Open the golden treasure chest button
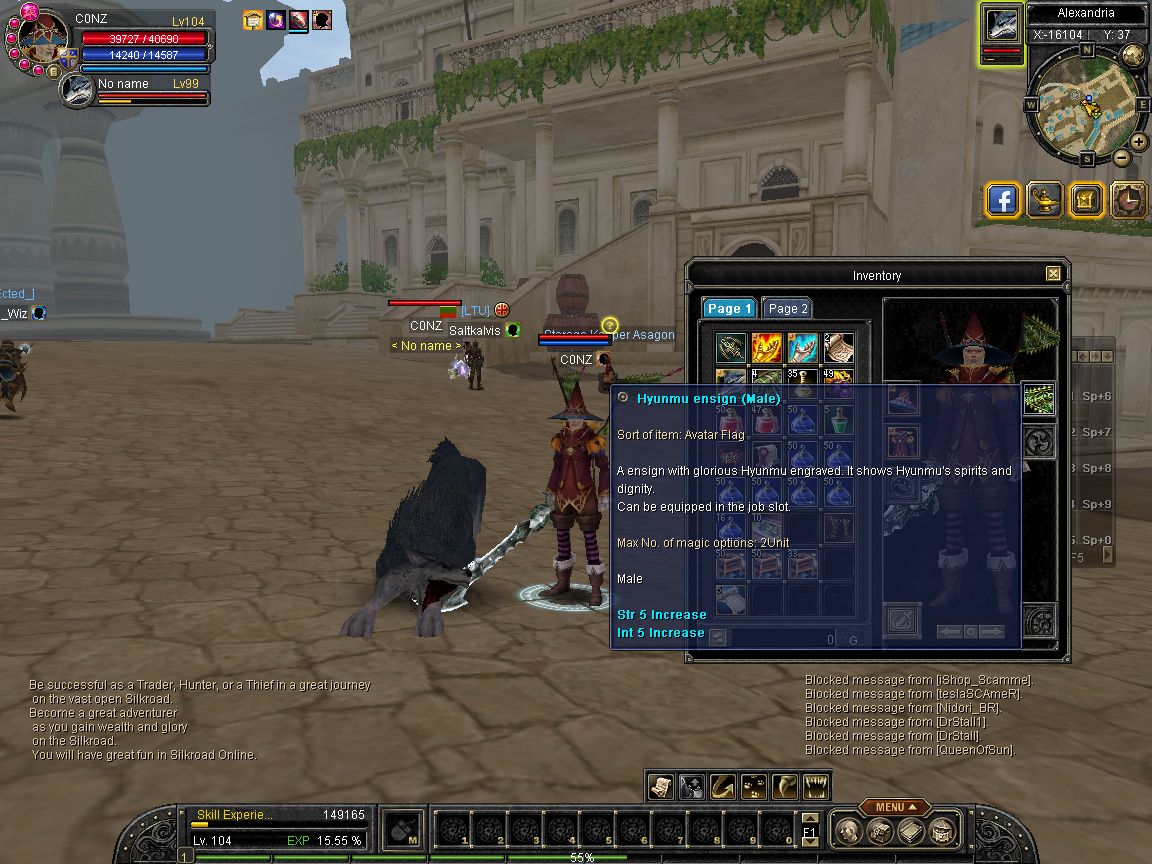This screenshot has width=1152, height=864. click(x=1086, y=200)
